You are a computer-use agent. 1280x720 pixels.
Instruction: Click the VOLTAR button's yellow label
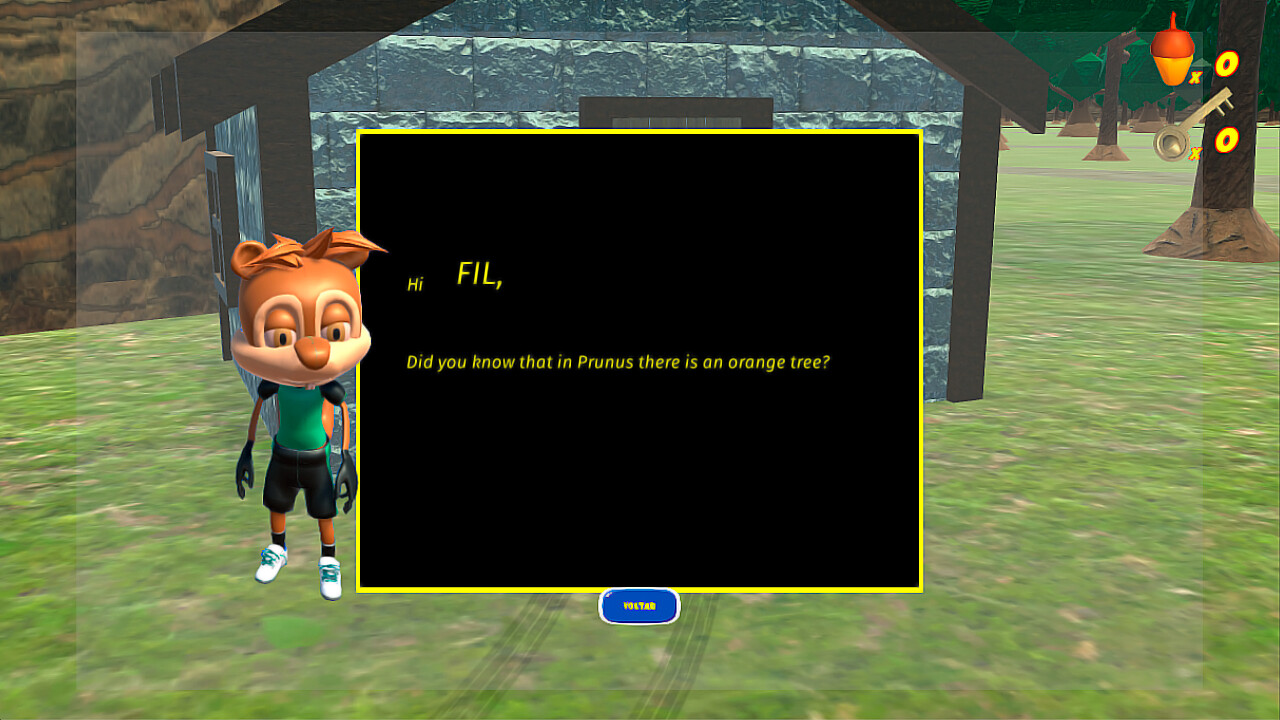click(x=639, y=606)
